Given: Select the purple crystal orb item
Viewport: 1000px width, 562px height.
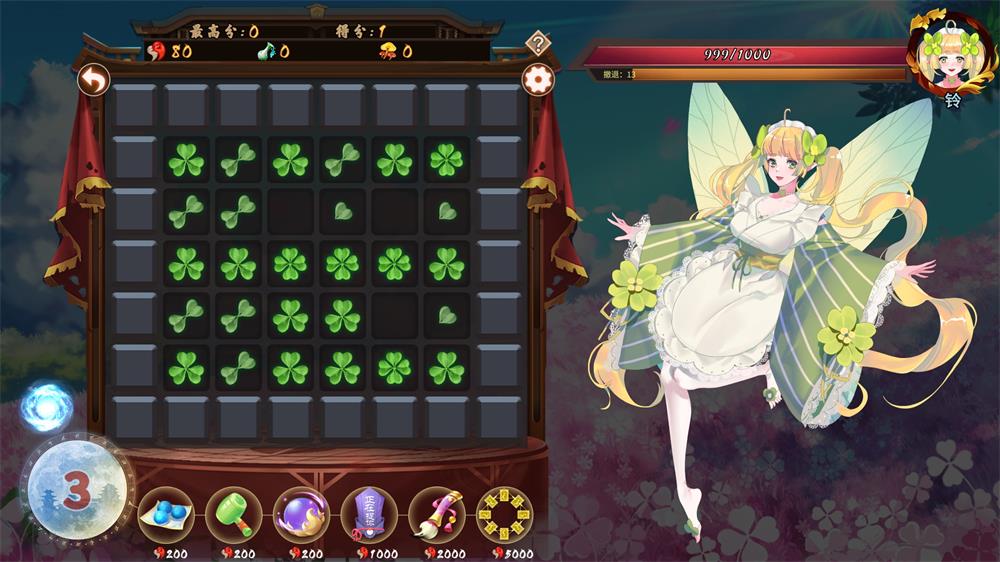Looking at the screenshot, I should click(x=301, y=514).
